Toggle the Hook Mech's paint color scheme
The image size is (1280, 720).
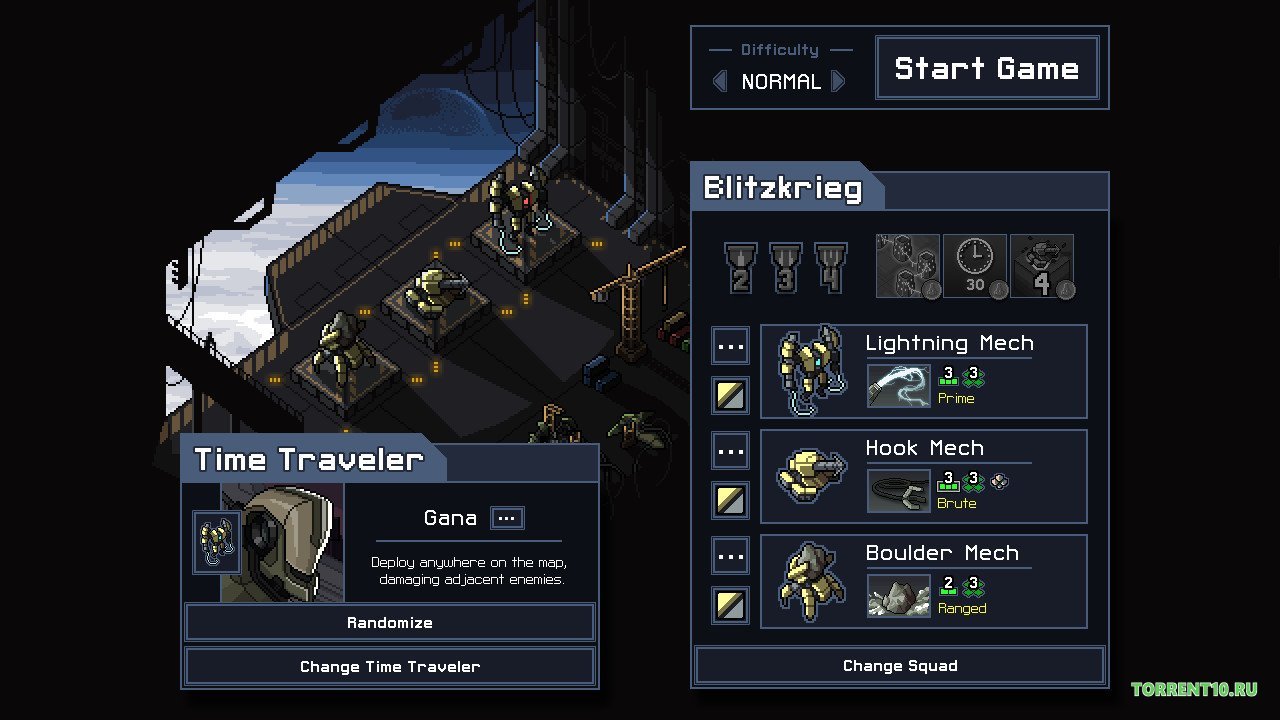click(x=730, y=500)
